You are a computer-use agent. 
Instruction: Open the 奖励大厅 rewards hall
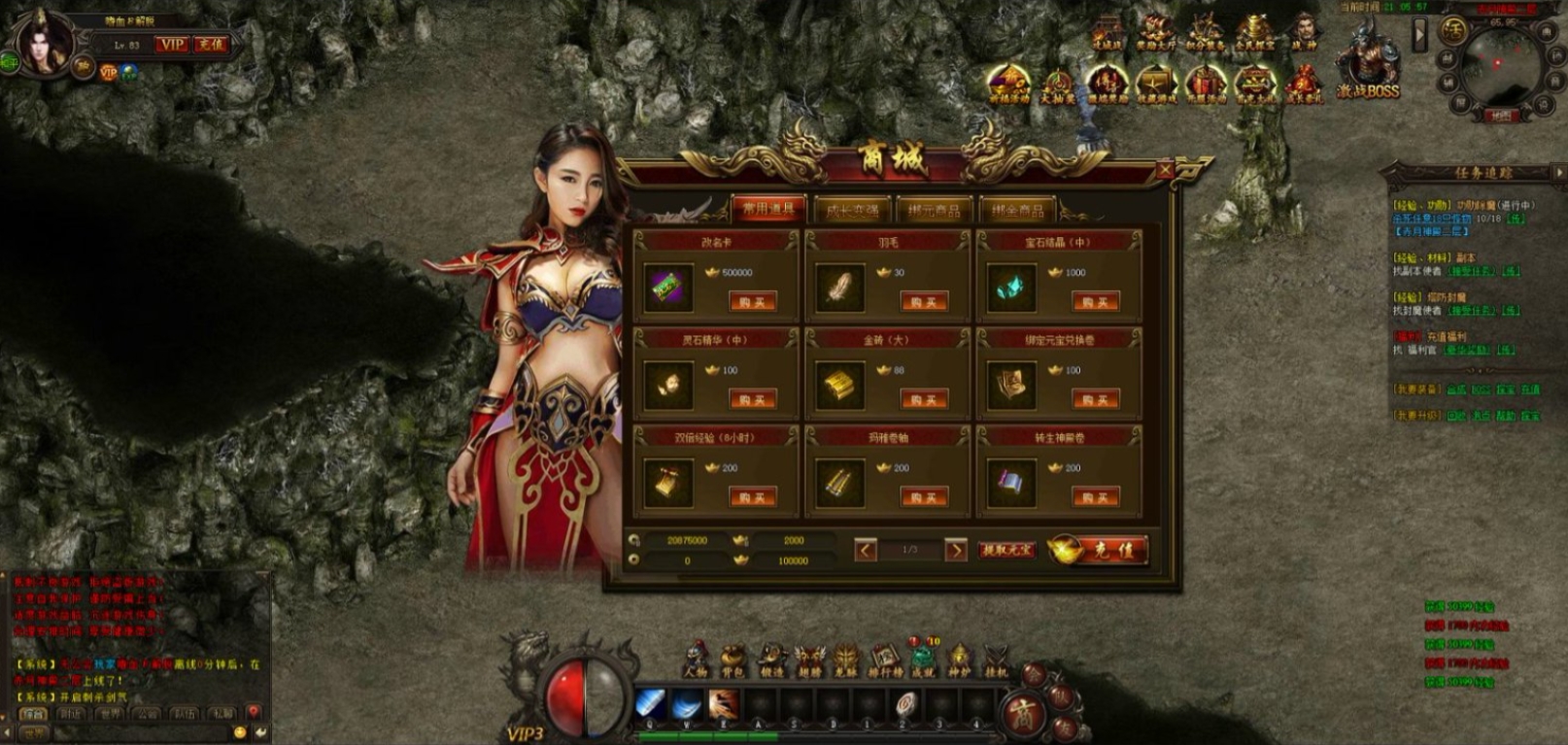click(1156, 32)
